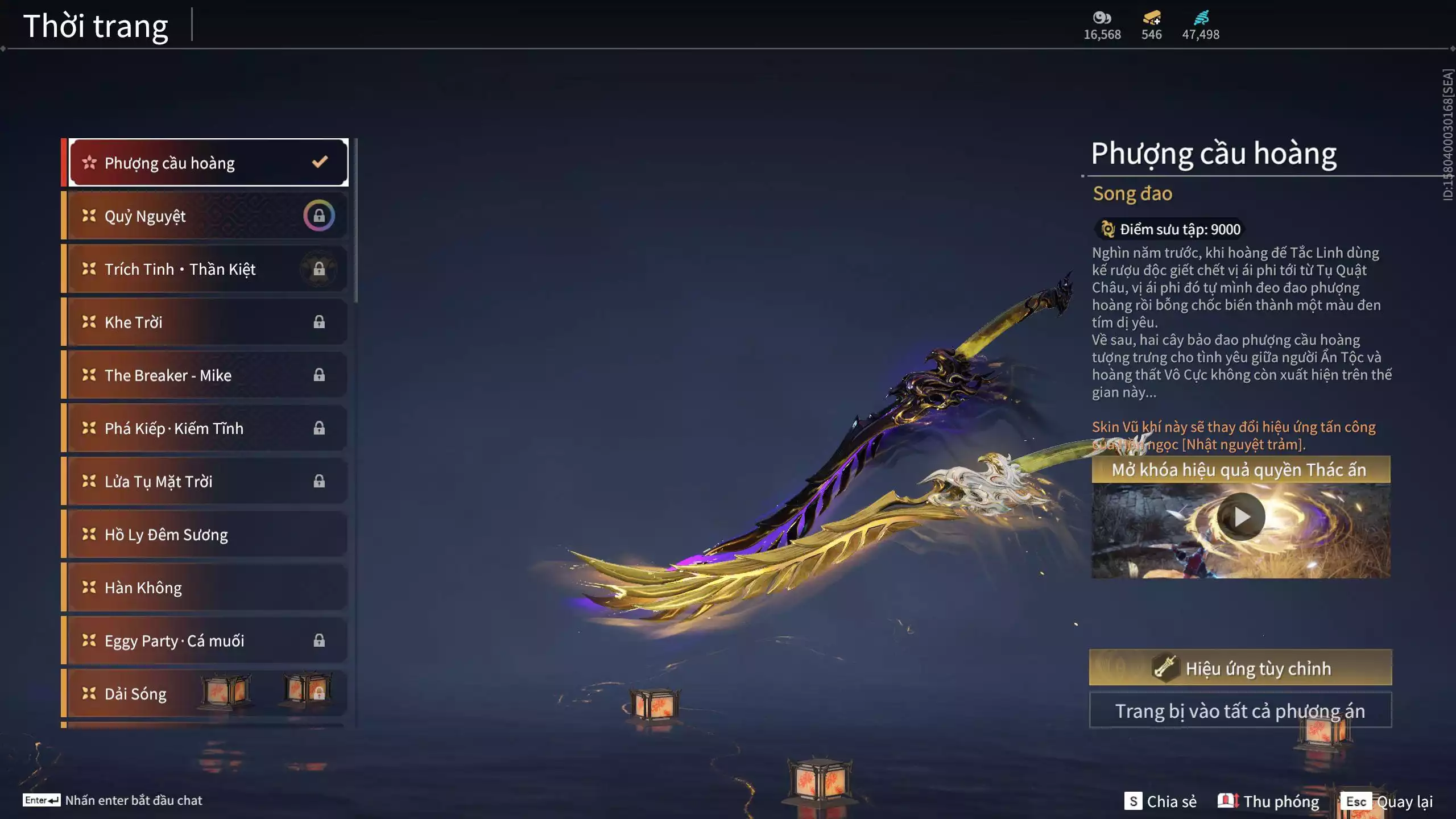Click the flower icon beside Phượng cầu hoàng
Viewport: 1456px width, 819px height.
89,162
